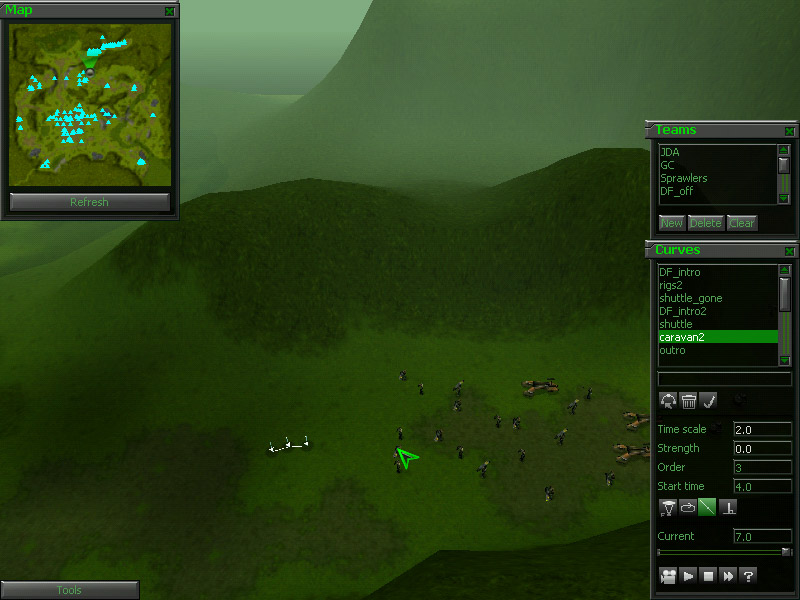The width and height of the screenshot is (800, 600).
Task: Stop the curve playback
Action: 708,575
